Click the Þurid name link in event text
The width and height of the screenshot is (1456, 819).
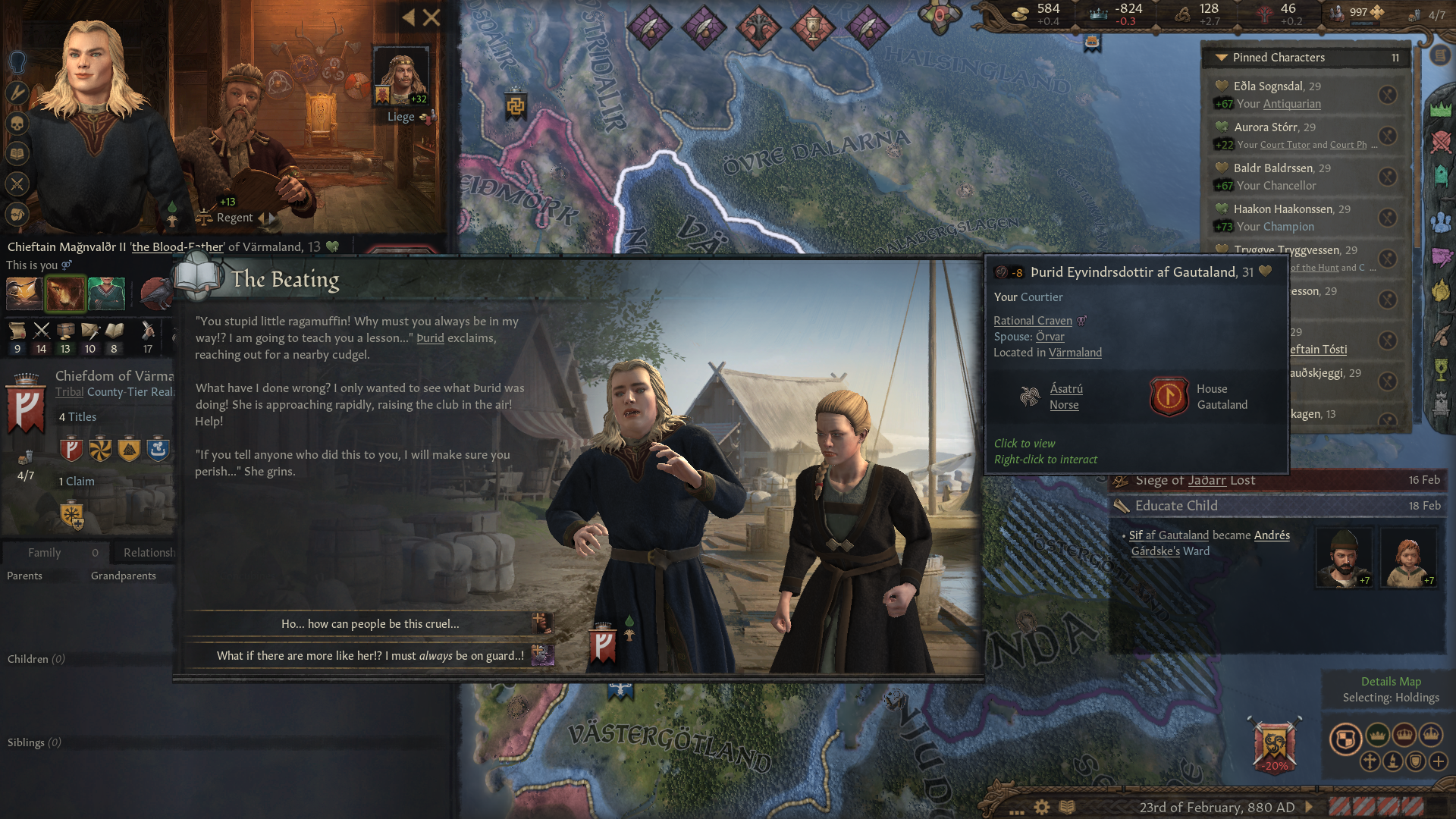[x=430, y=338]
